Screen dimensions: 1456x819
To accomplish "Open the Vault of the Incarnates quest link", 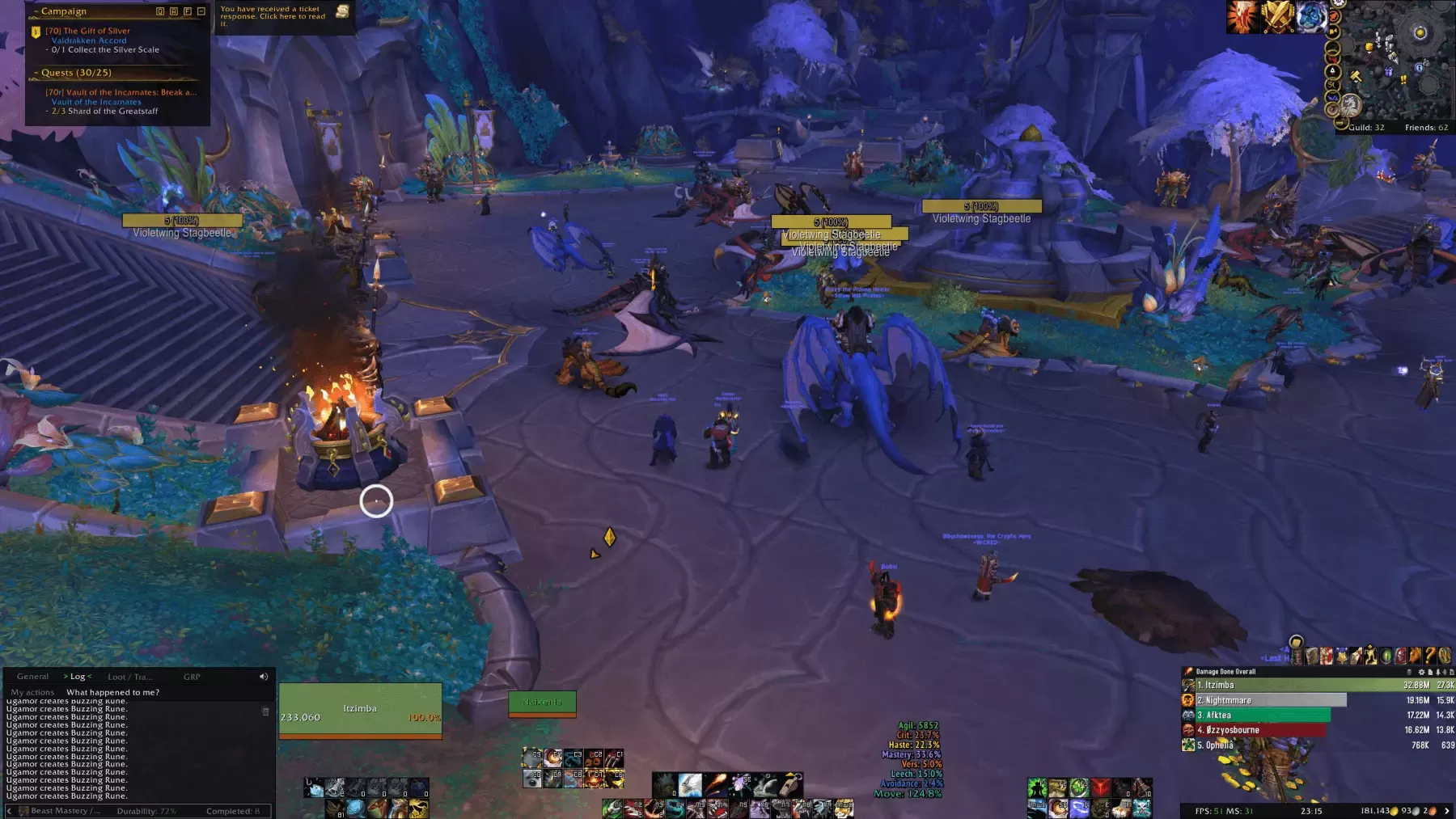I will tap(97, 101).
